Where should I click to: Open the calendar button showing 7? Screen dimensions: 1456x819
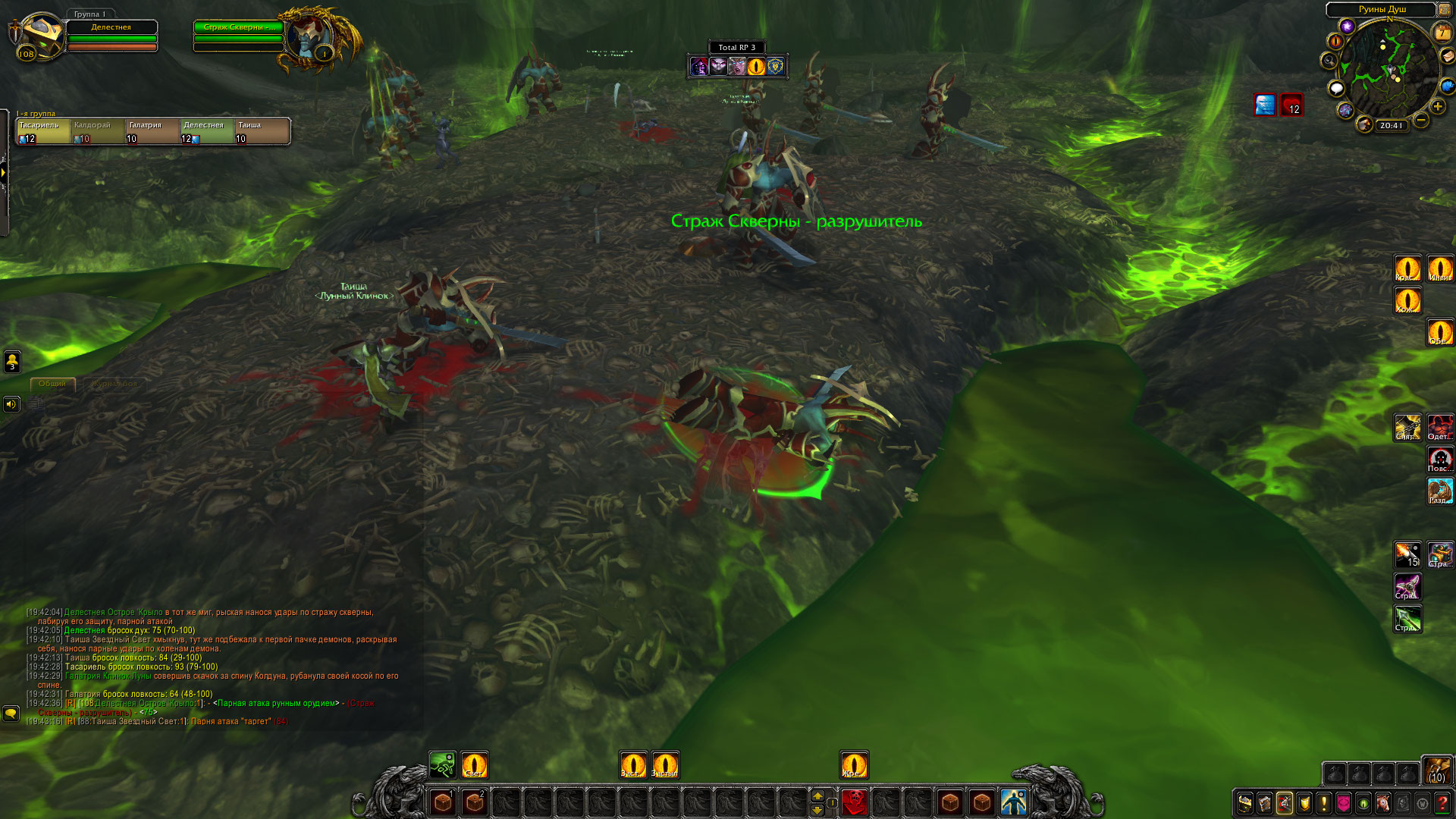(1442, 32)
